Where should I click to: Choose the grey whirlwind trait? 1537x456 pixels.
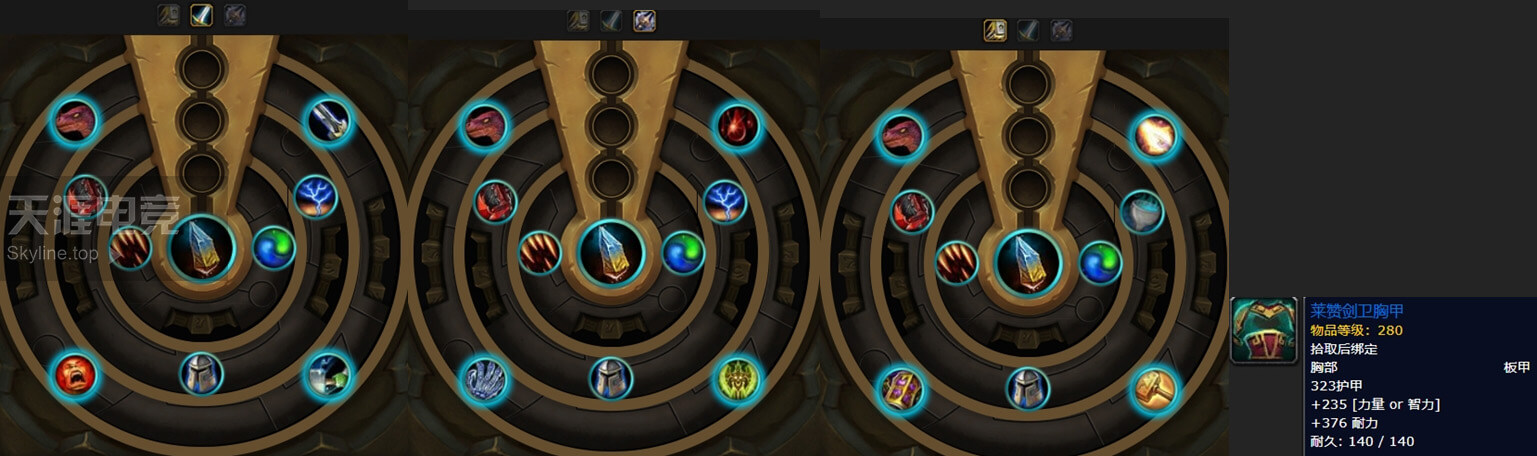coord(1141,212)
